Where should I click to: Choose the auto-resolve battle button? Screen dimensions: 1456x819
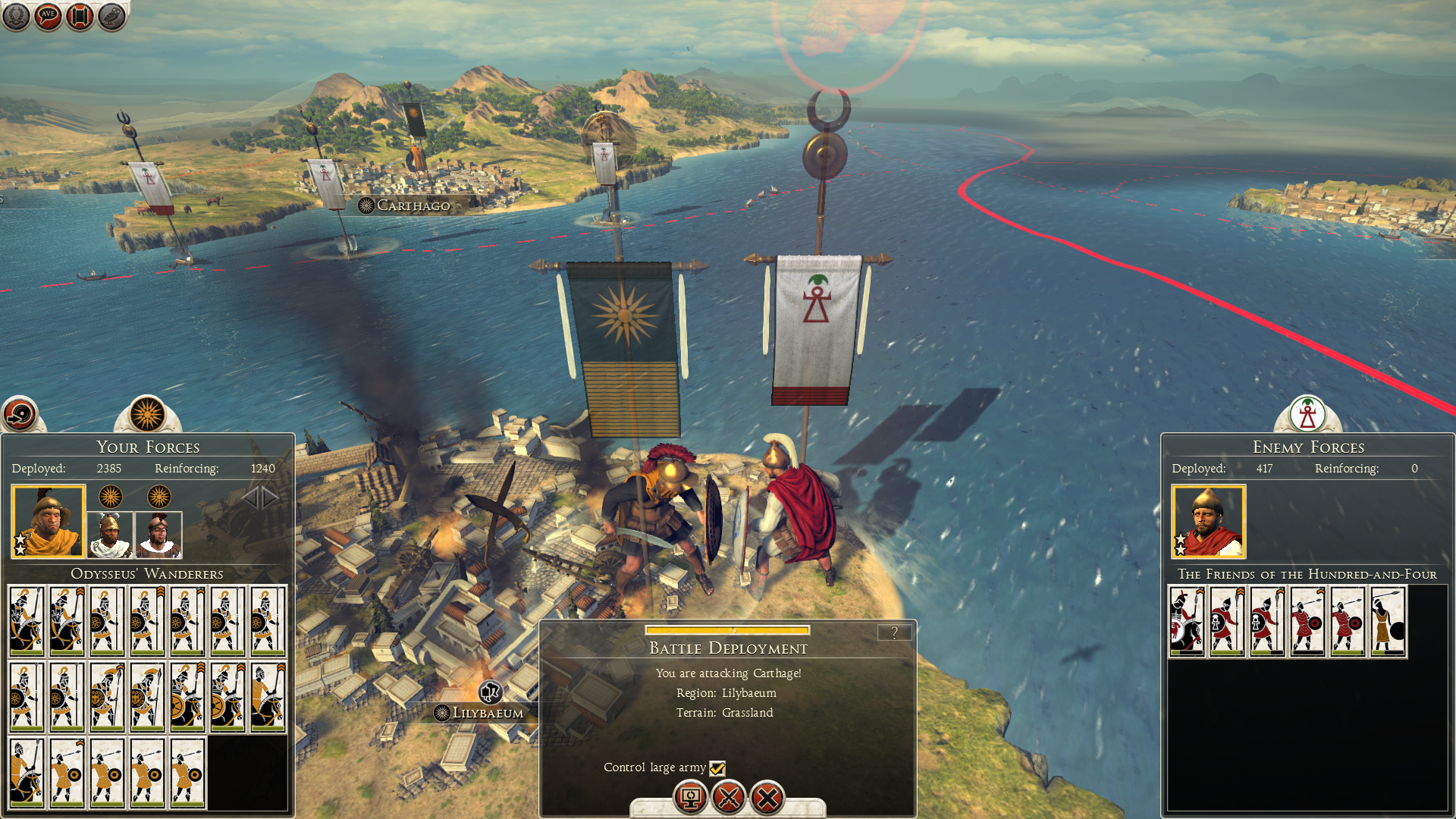690,798
